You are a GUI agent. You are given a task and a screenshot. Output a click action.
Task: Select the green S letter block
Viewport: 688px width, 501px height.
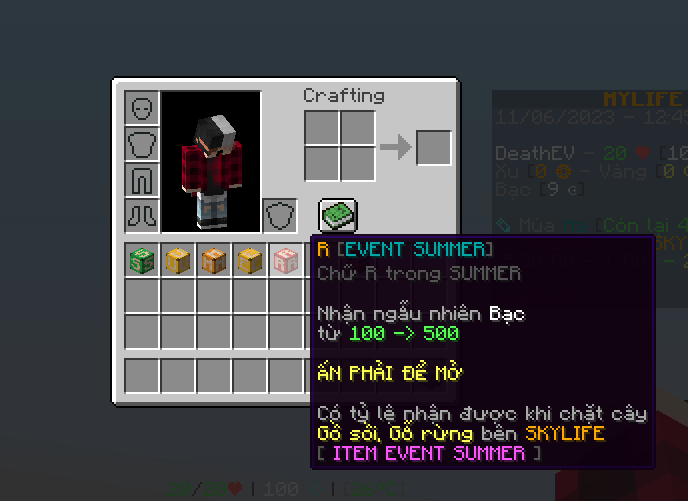point(142,261)
